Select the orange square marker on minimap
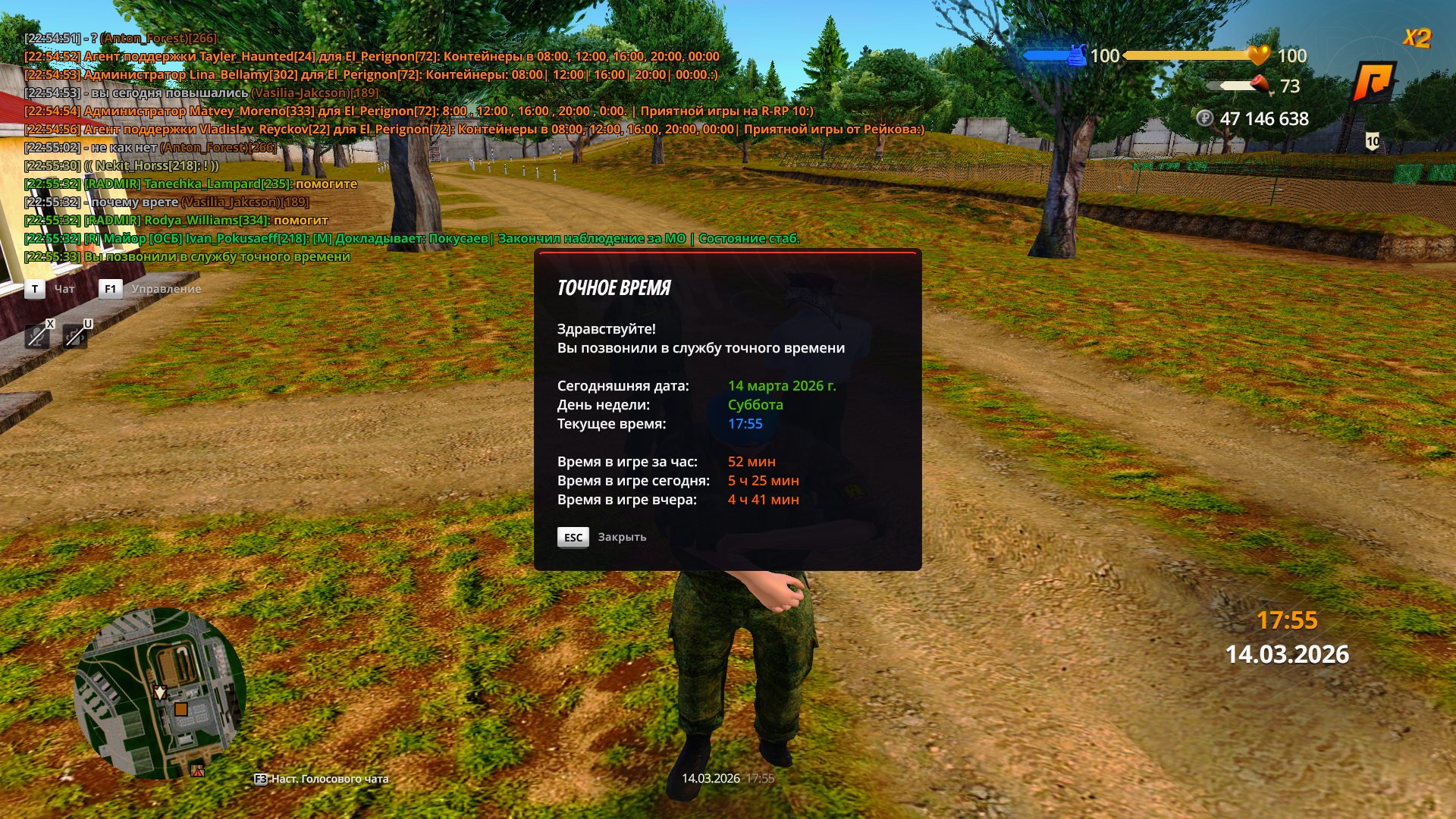1456x819 pixels. tap(181, 710)
